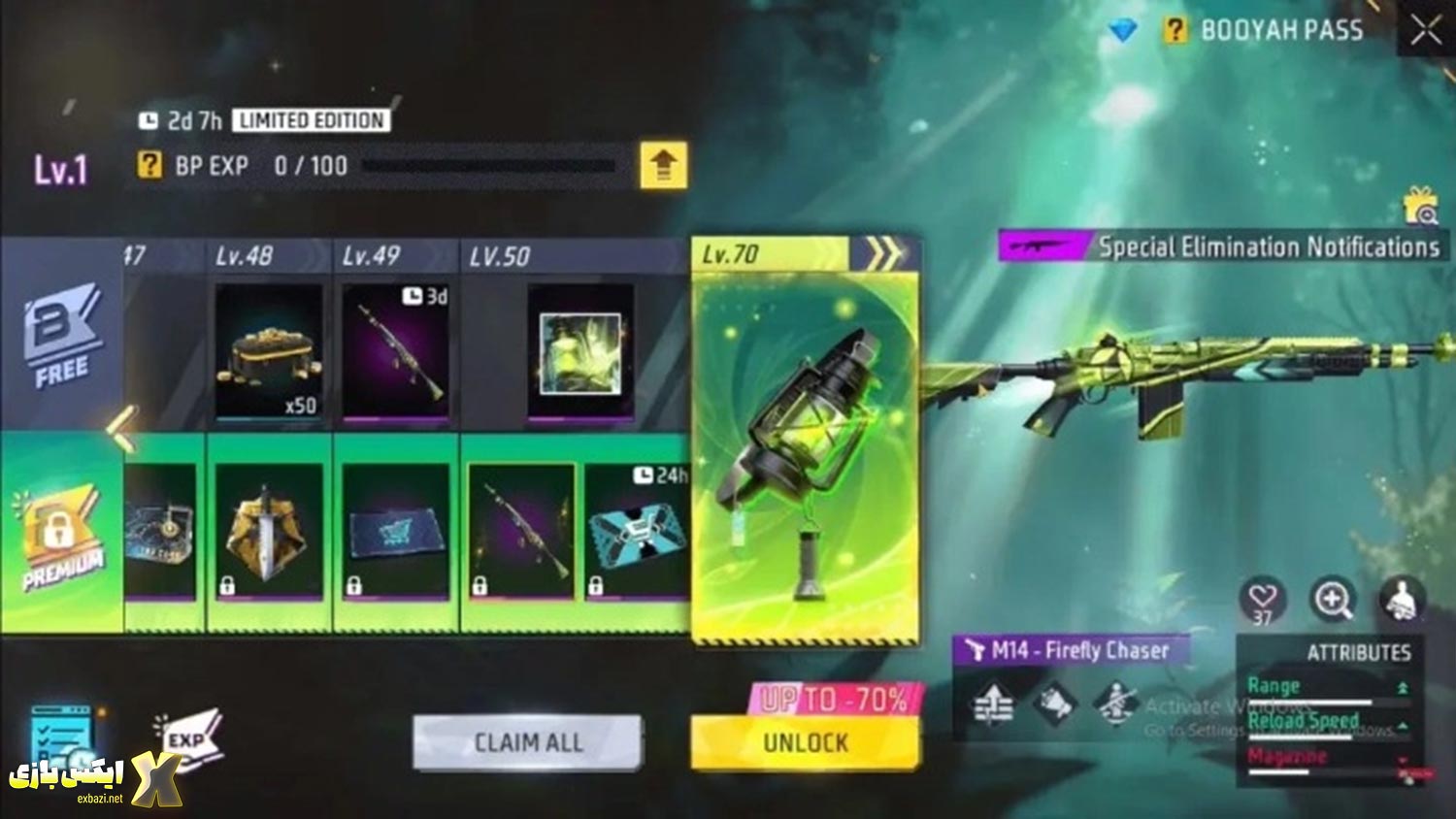Select the diamond currency icon

(x=1123, y=30)
